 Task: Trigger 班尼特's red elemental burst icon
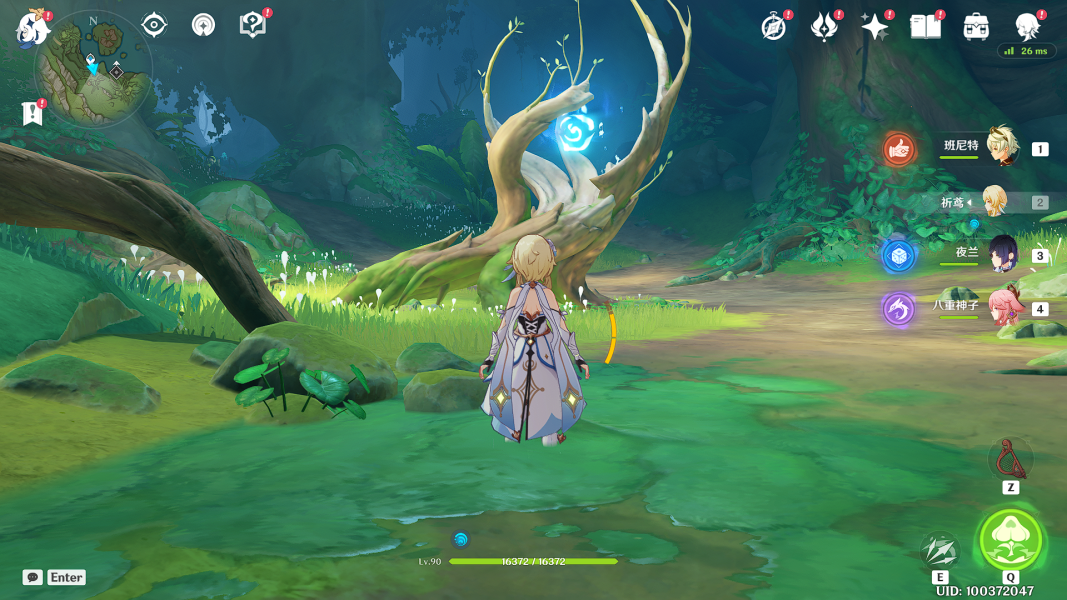click(899, 150)
